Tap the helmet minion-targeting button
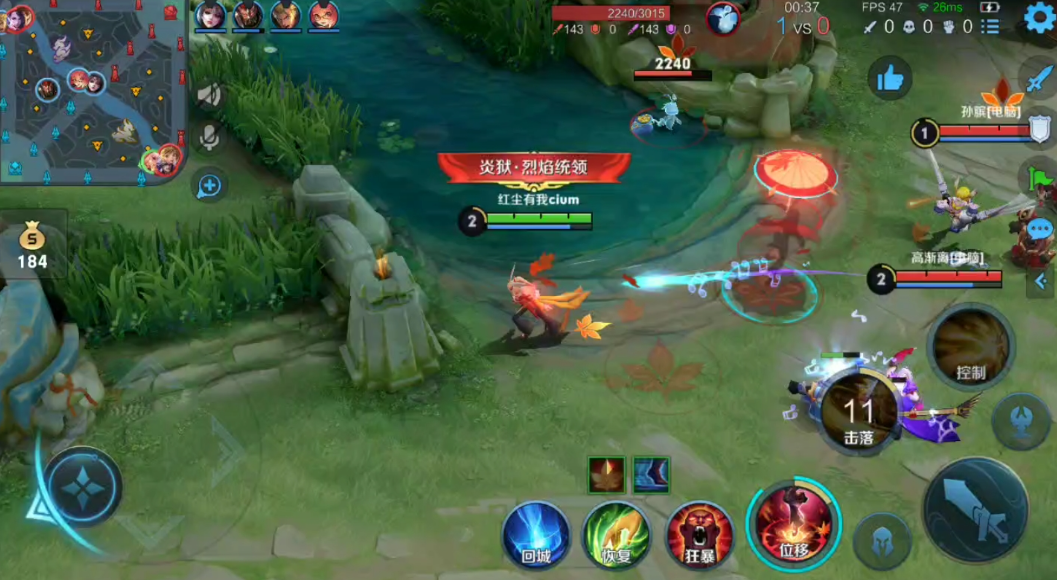Image resolution: width=1057 pixels, height=580 pixels. [882, 541]
